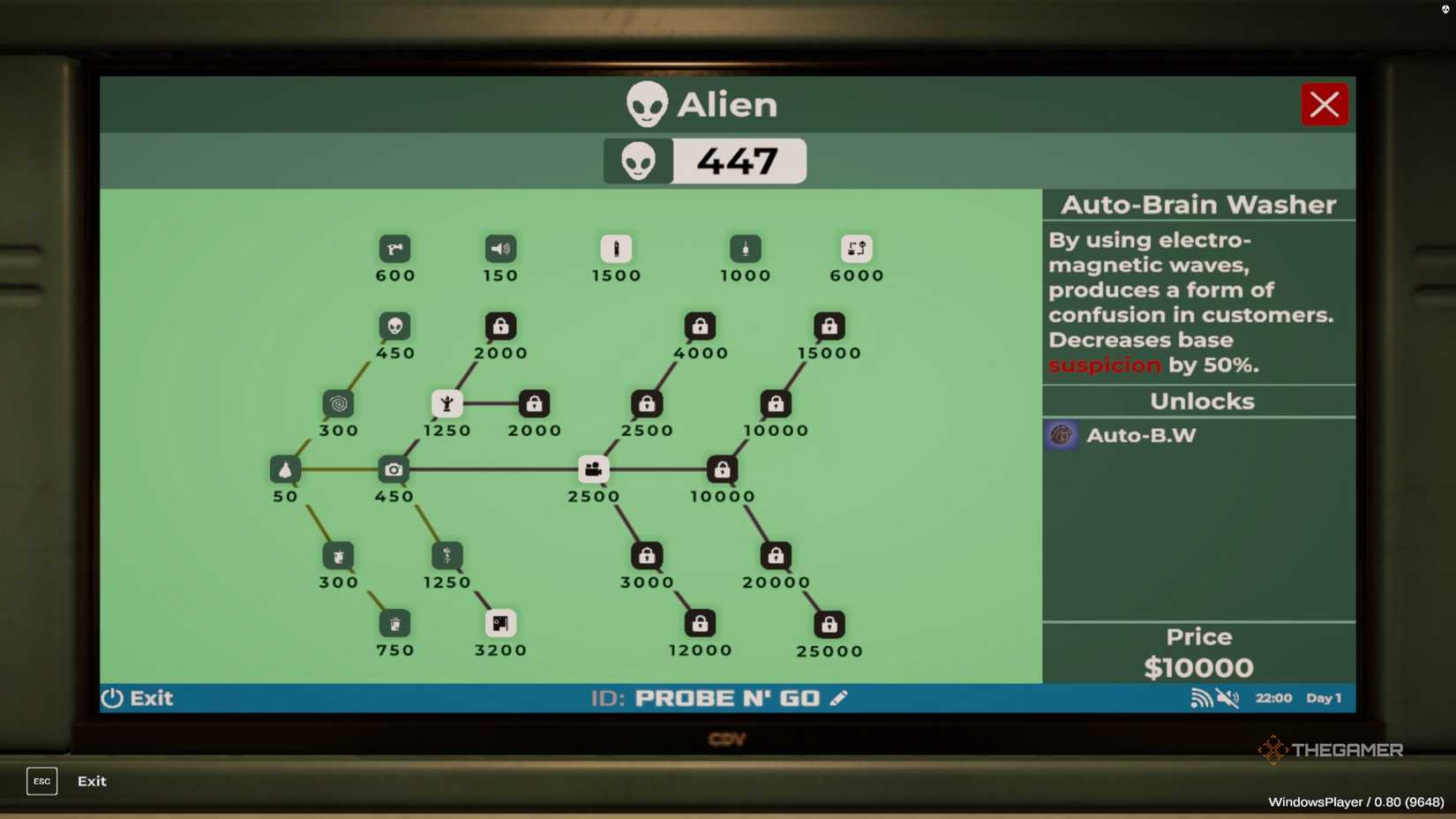Choose the alien head upgrade costing 450
The height and width of the screenshot is (819, 1456).
(x=394, y=327)
